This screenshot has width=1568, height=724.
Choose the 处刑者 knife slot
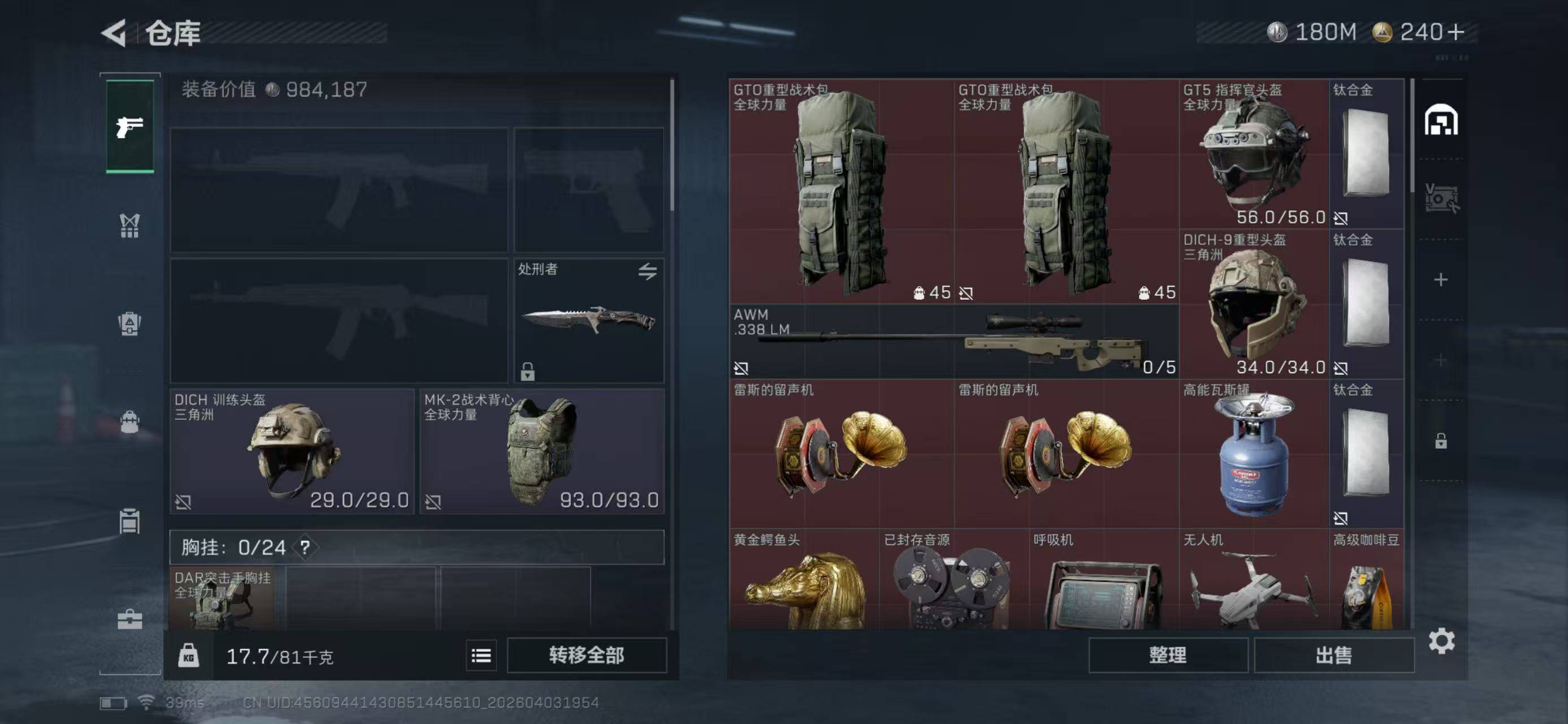click(x=588, y=320)
